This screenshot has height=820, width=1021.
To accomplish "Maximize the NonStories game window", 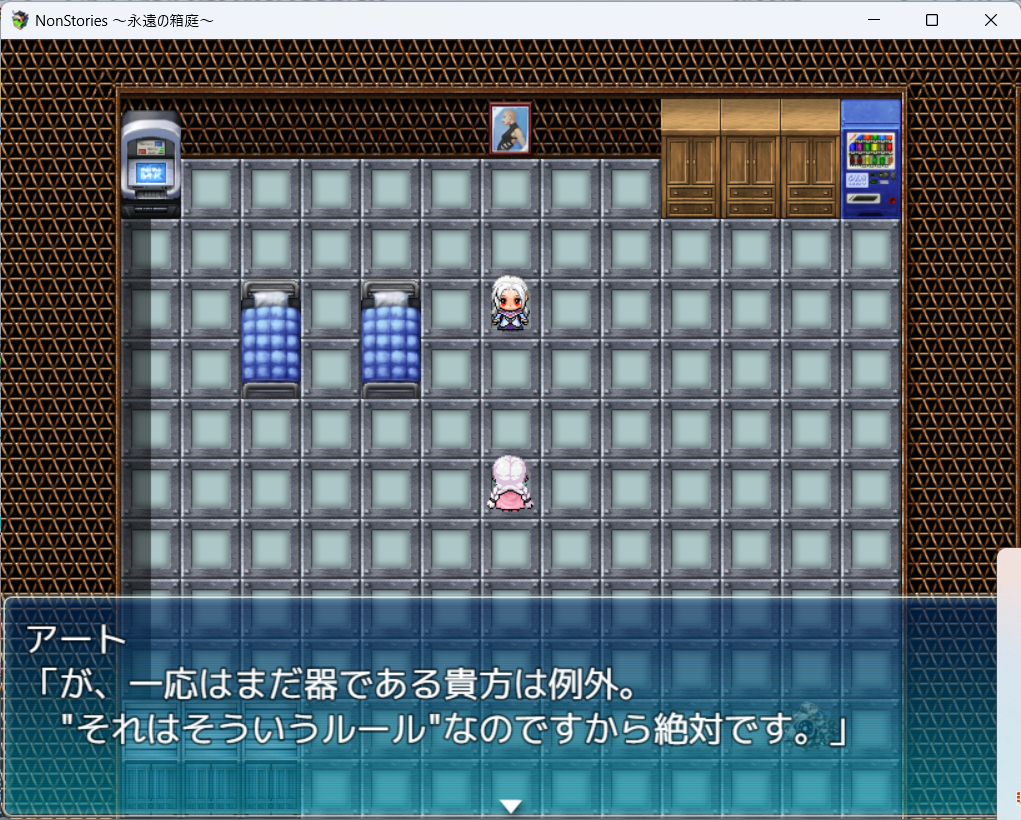I will click(x=932, y=20).
